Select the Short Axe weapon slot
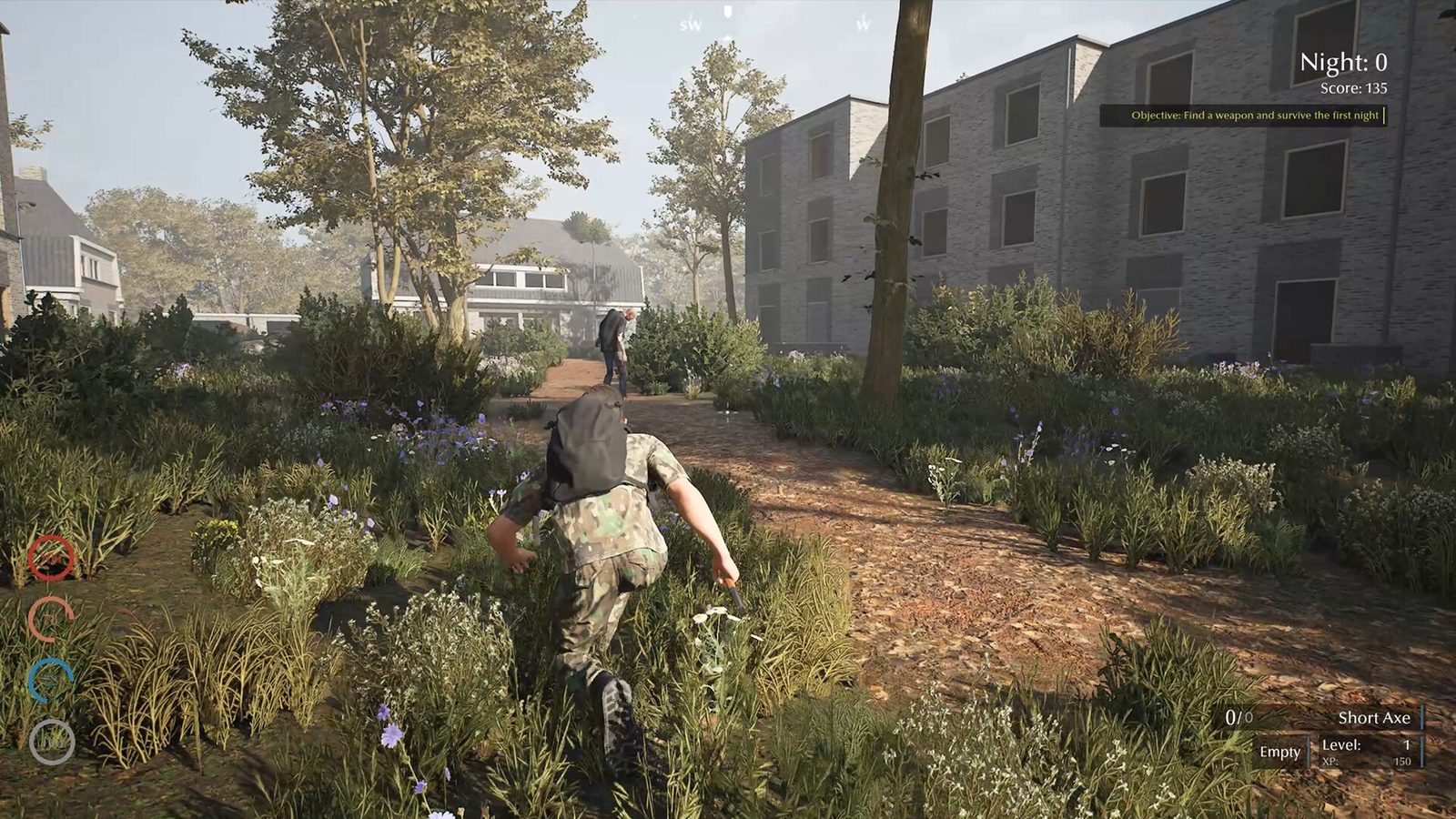 pos(1372,718)
